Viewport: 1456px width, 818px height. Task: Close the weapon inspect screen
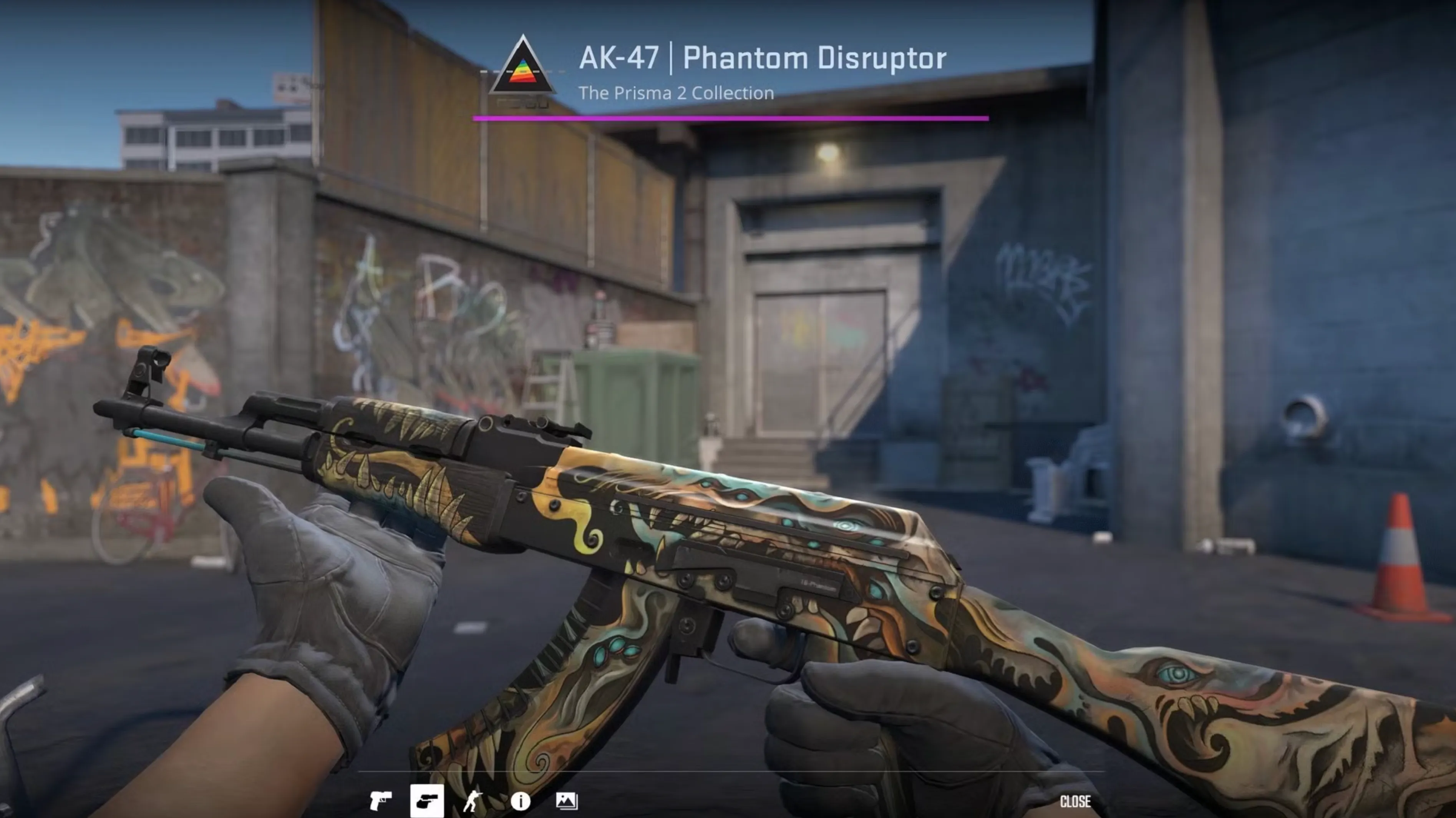click(1075, 801)
